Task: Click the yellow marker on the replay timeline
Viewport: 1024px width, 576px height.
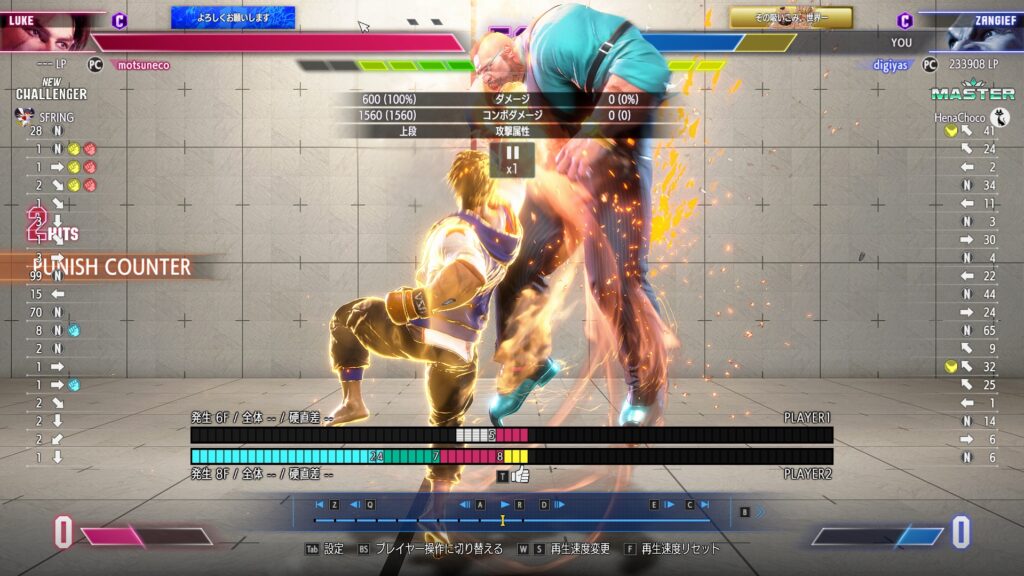Action: 503,520
